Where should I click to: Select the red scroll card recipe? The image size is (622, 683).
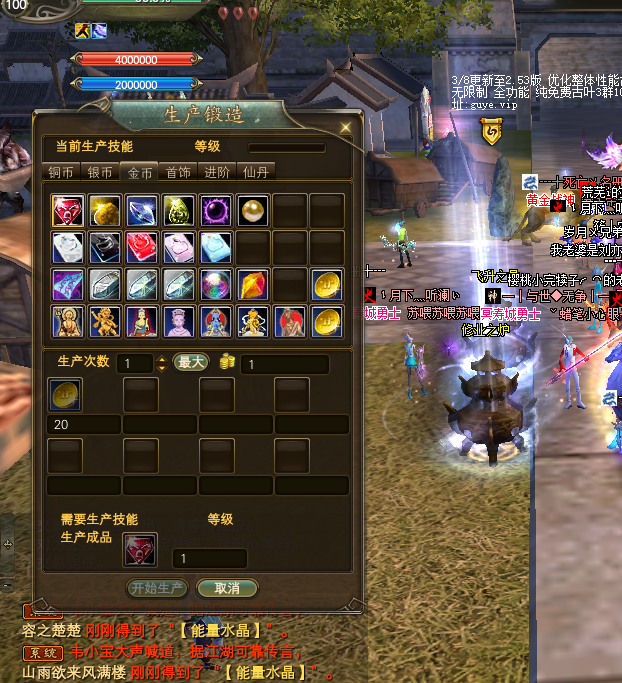click(x=141, y=247)
